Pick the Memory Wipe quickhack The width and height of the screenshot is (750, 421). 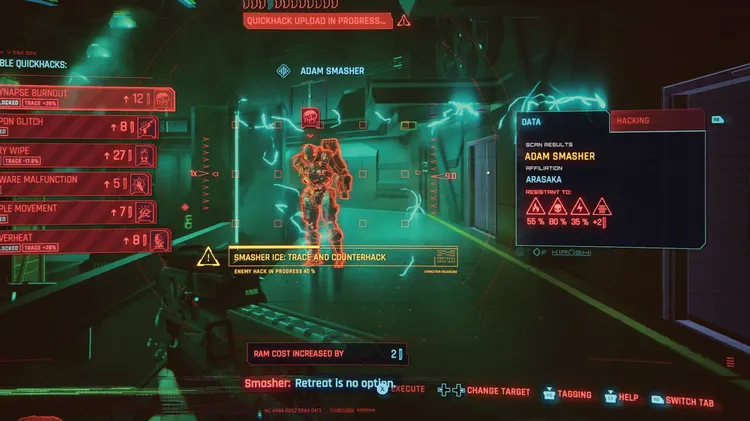pos(80,154)
